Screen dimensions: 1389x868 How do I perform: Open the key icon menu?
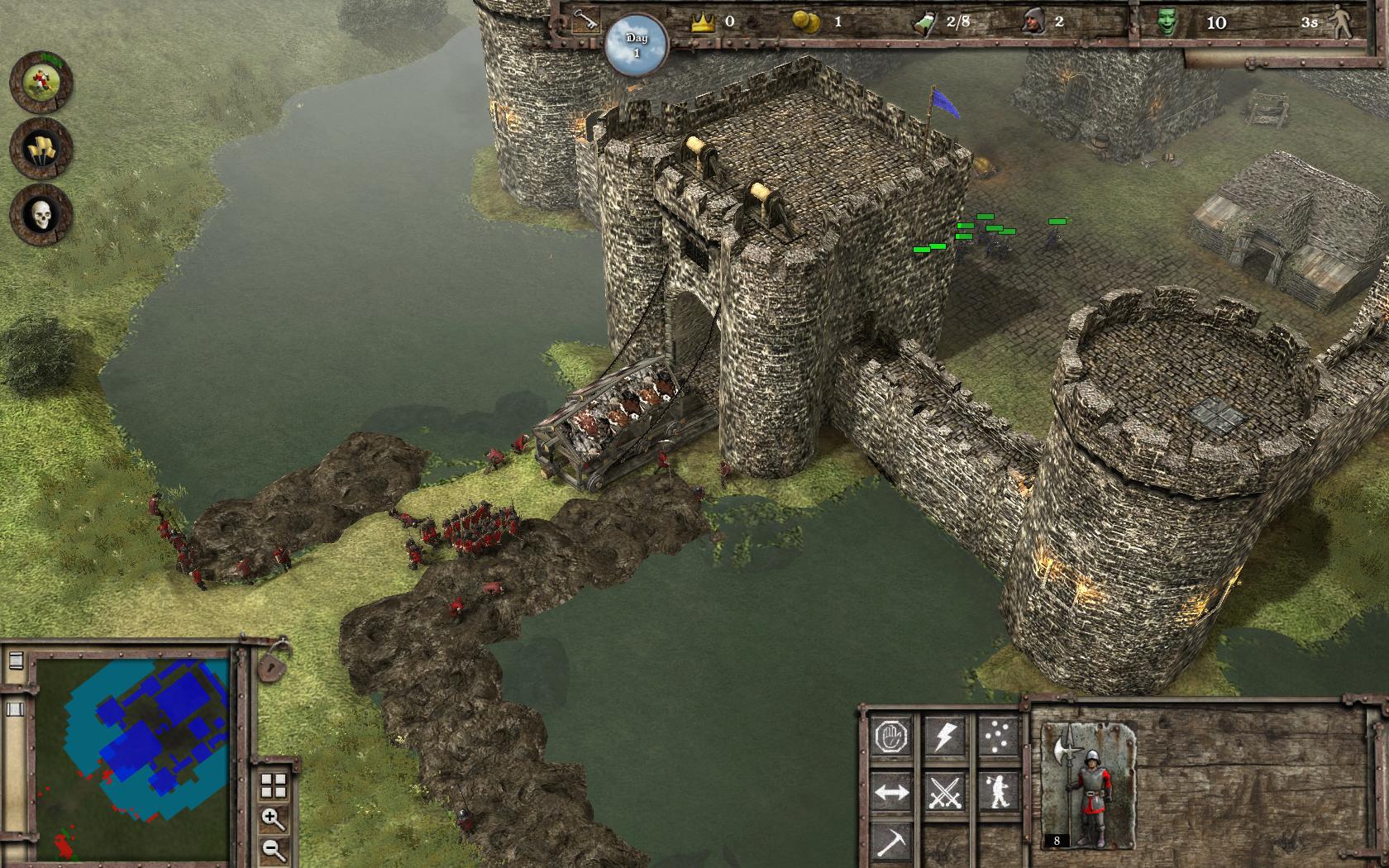585,20
